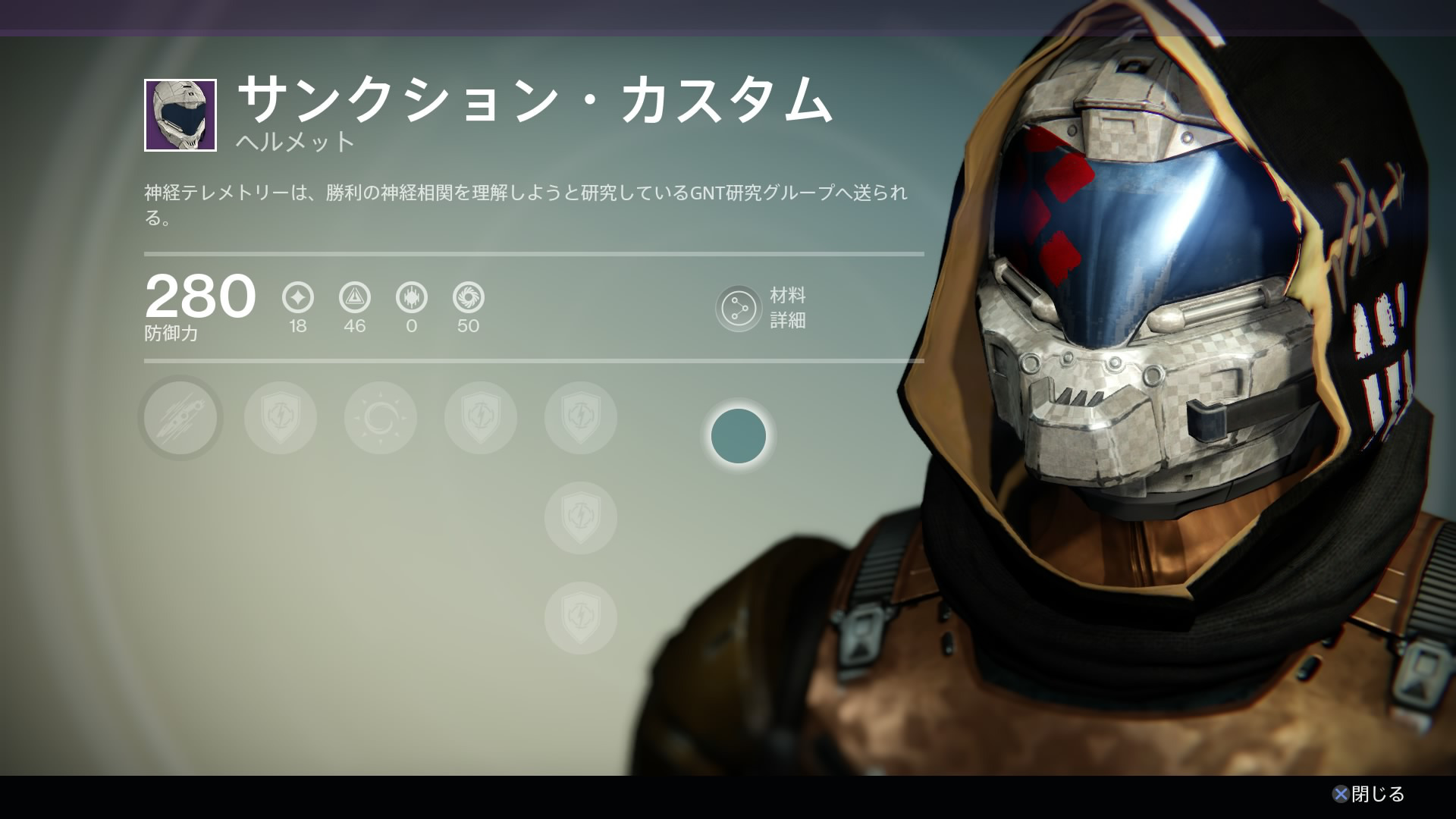Screen dimensions: 1456x819
Task: Select the streaking projectile perk node
Action: [180, 418]
